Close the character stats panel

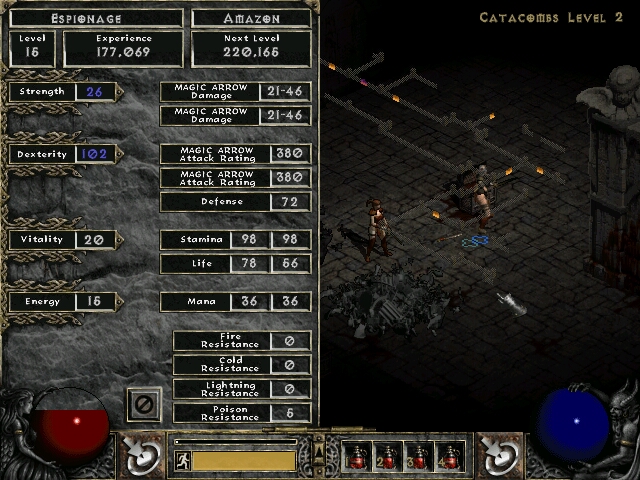point(144,405)
